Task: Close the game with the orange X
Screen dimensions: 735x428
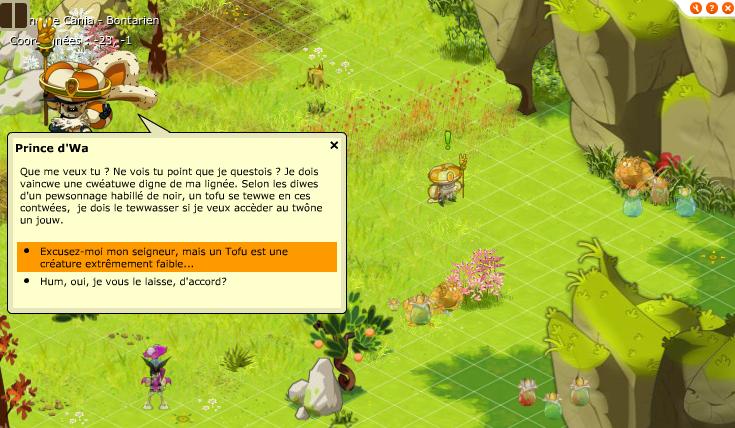Action: pyautogui.click(x=725, y=7)
